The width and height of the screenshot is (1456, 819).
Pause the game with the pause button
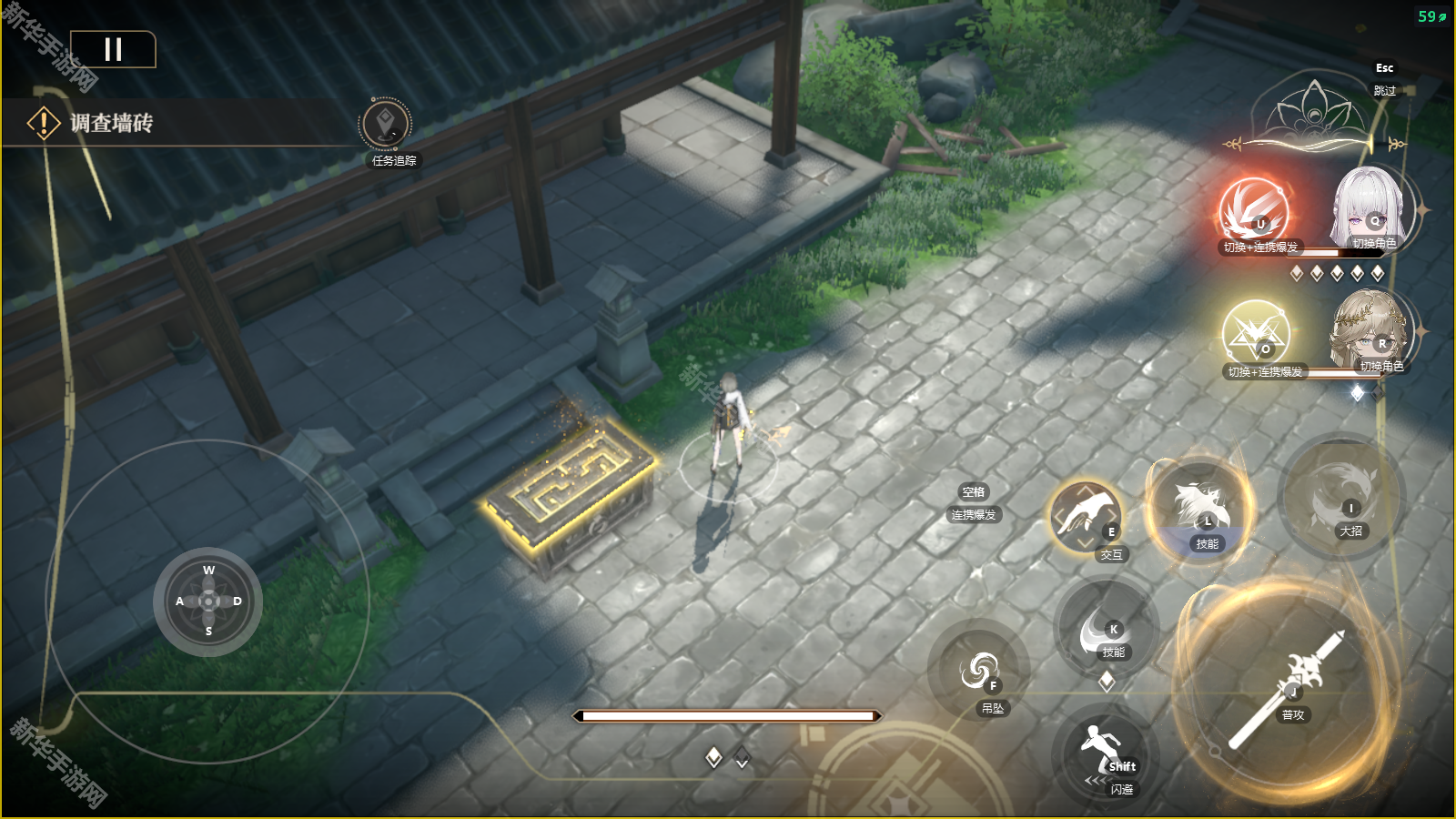[x=113, y=49]
